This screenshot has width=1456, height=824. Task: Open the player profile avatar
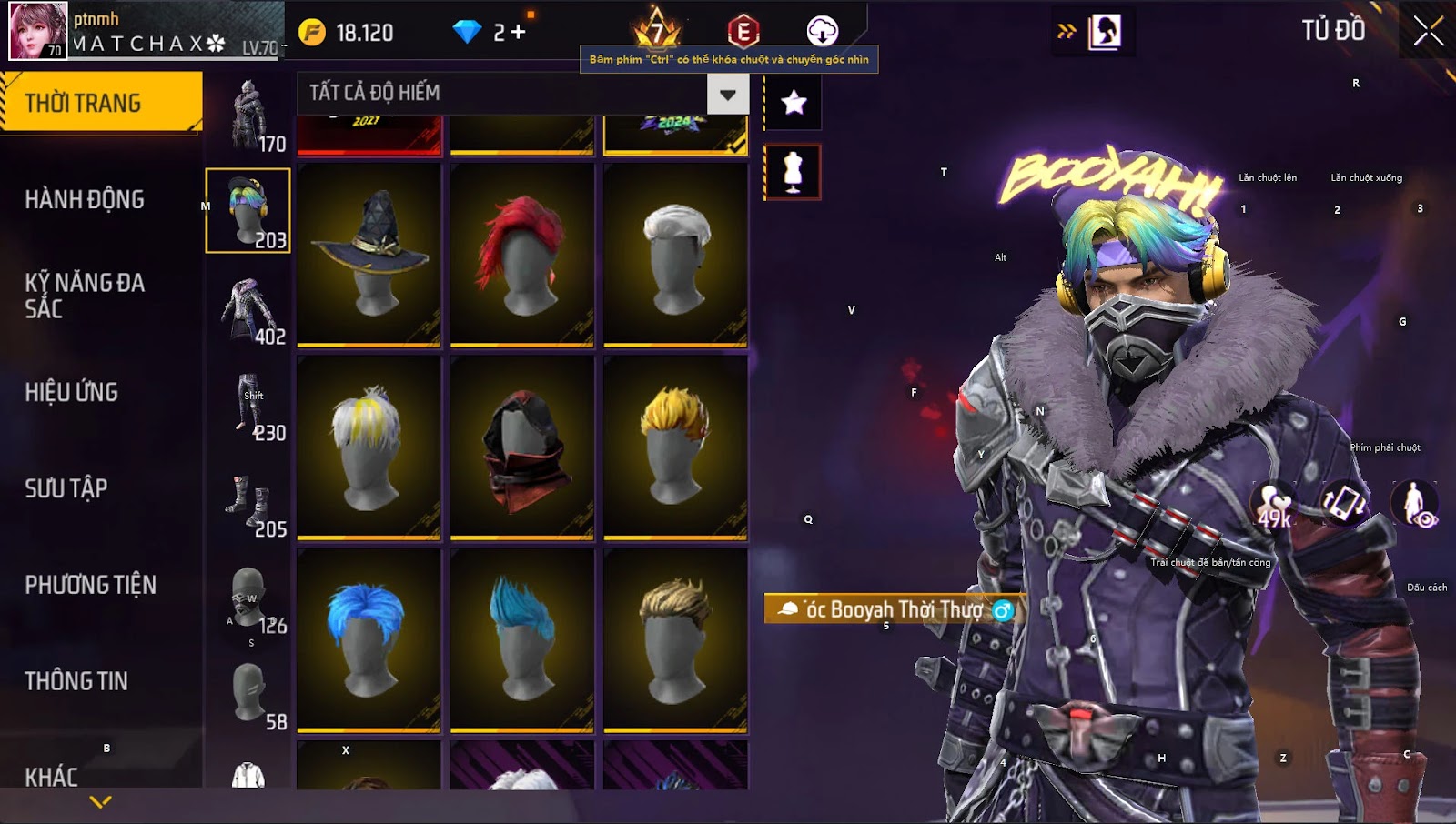point(38,31)
